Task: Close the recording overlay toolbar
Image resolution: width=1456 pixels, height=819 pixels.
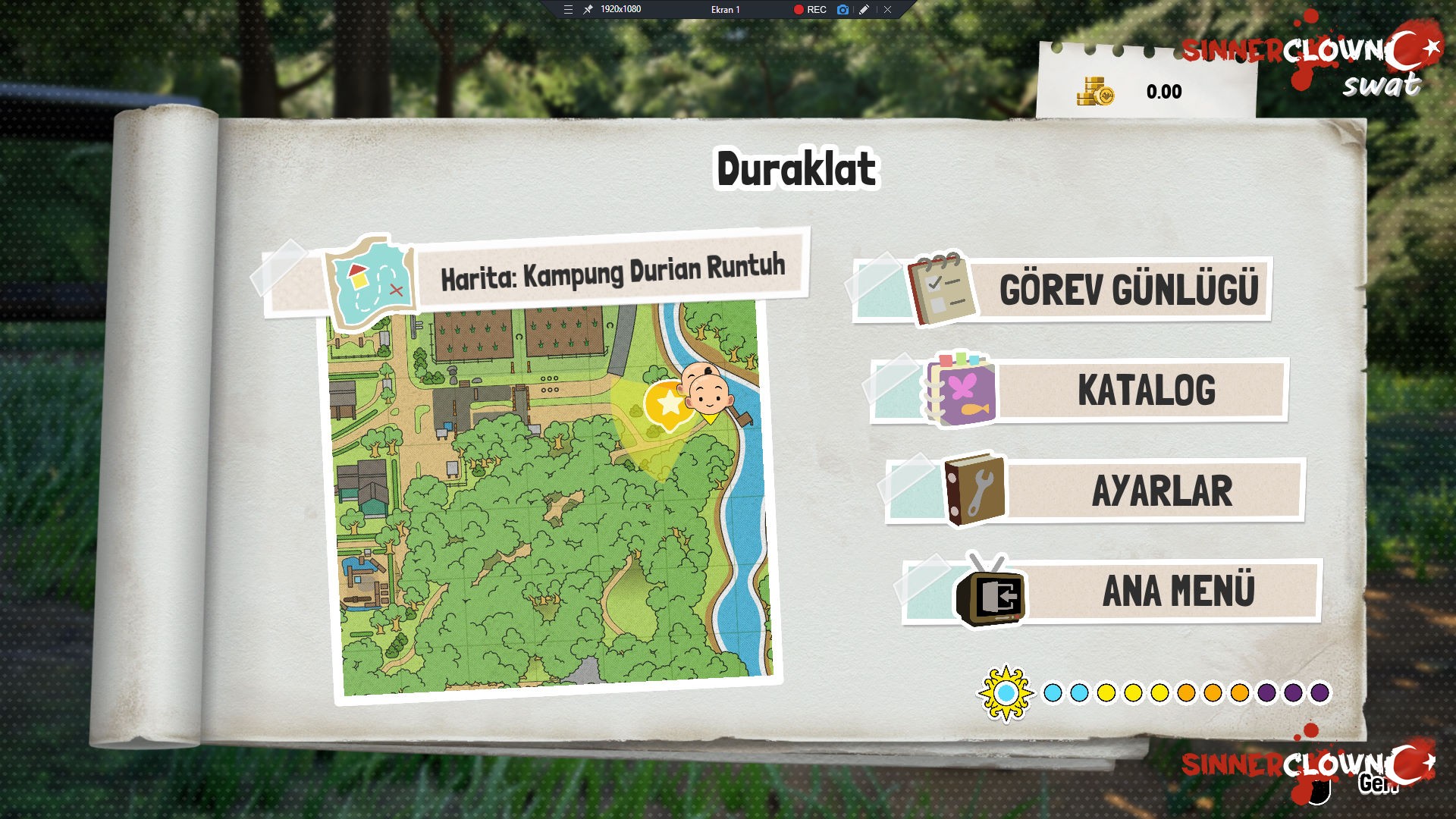Action: click(x=887, y=10)
